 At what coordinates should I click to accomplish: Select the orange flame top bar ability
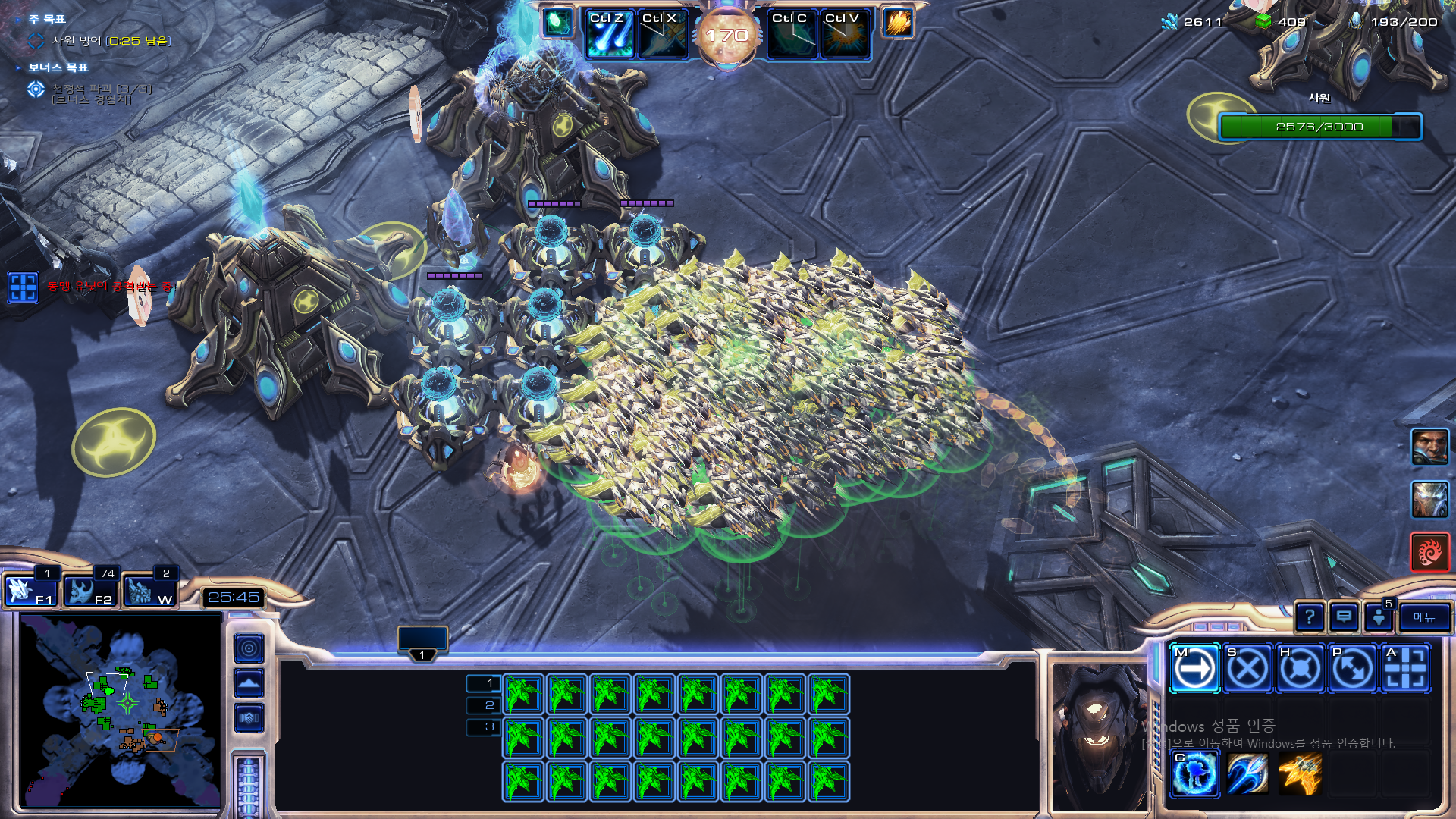(x=897, y=22)
